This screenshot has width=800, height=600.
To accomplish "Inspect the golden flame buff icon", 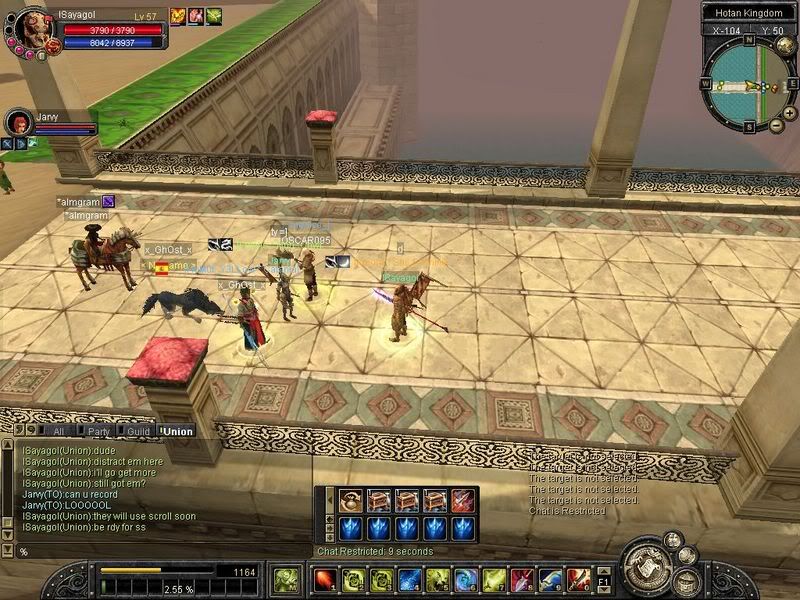I will (178, 16).
